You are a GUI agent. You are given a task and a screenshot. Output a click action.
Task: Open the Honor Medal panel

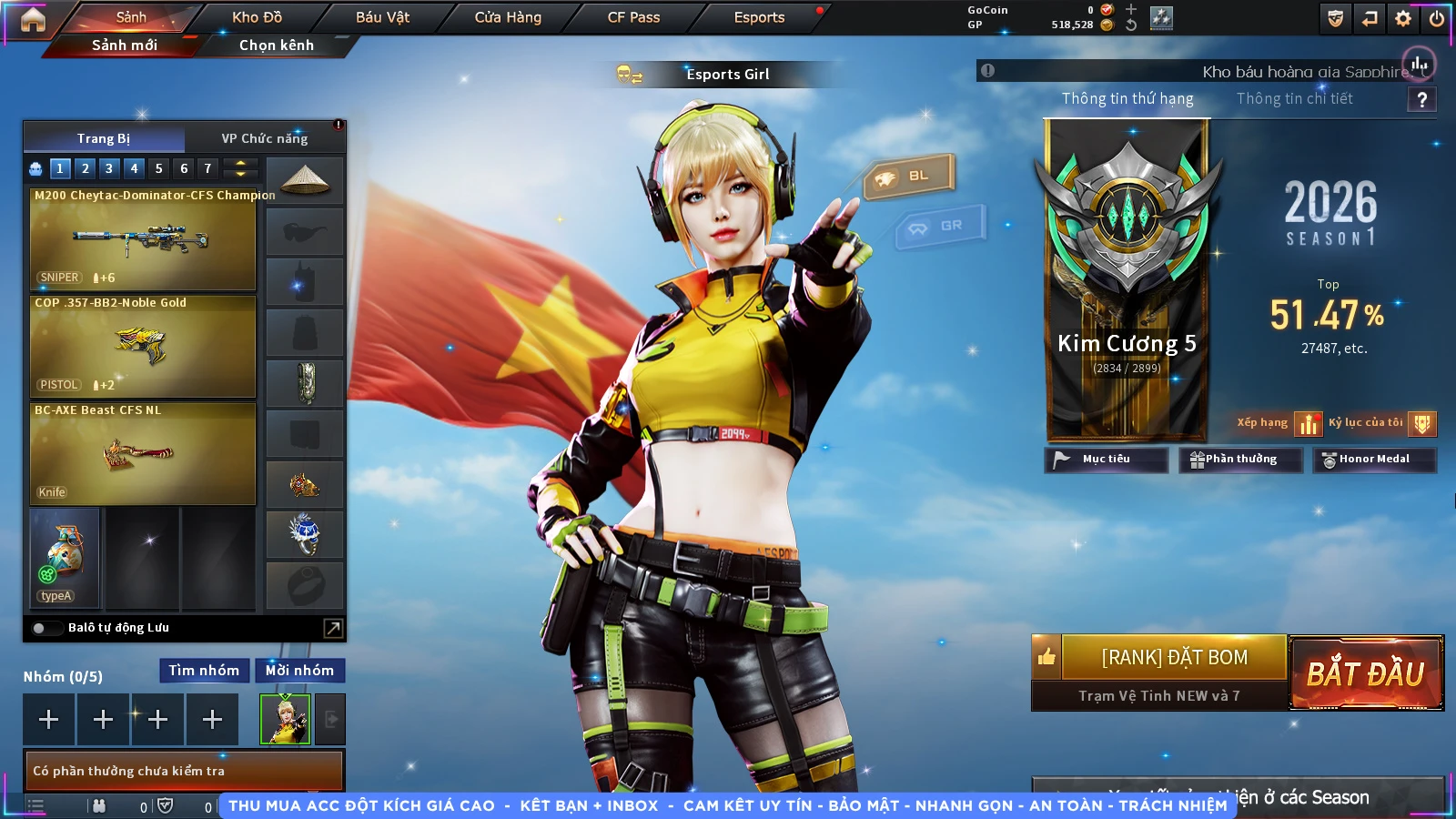tap(1373, 460)
